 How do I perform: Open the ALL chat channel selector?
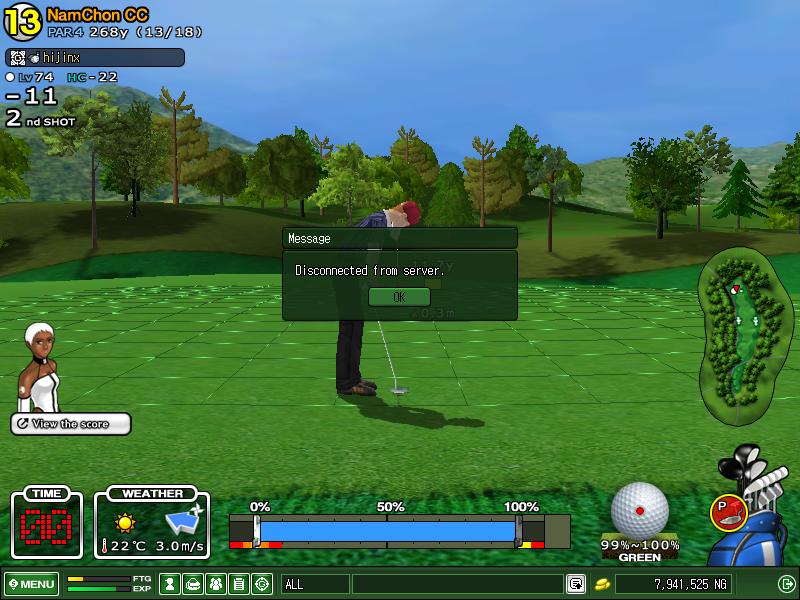[x=315, y=584]
